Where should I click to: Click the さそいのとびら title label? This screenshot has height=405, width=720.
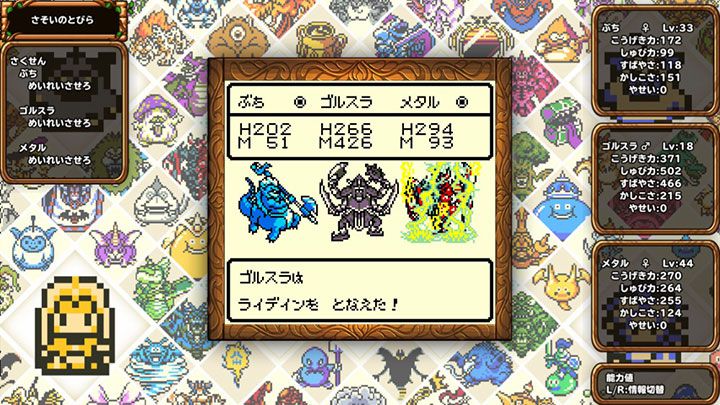(61, 18)
